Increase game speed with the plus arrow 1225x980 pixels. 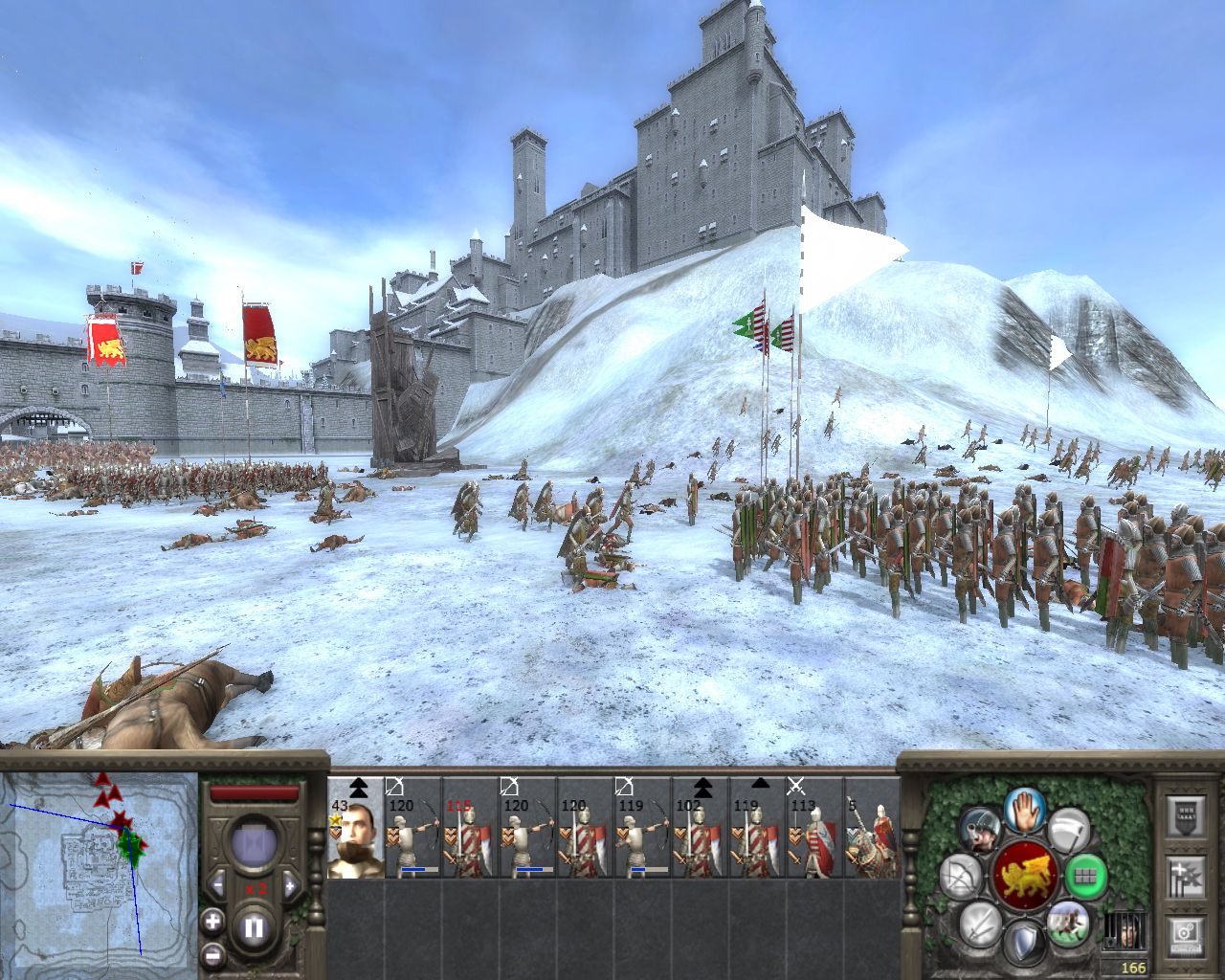[x=291, y=884]
